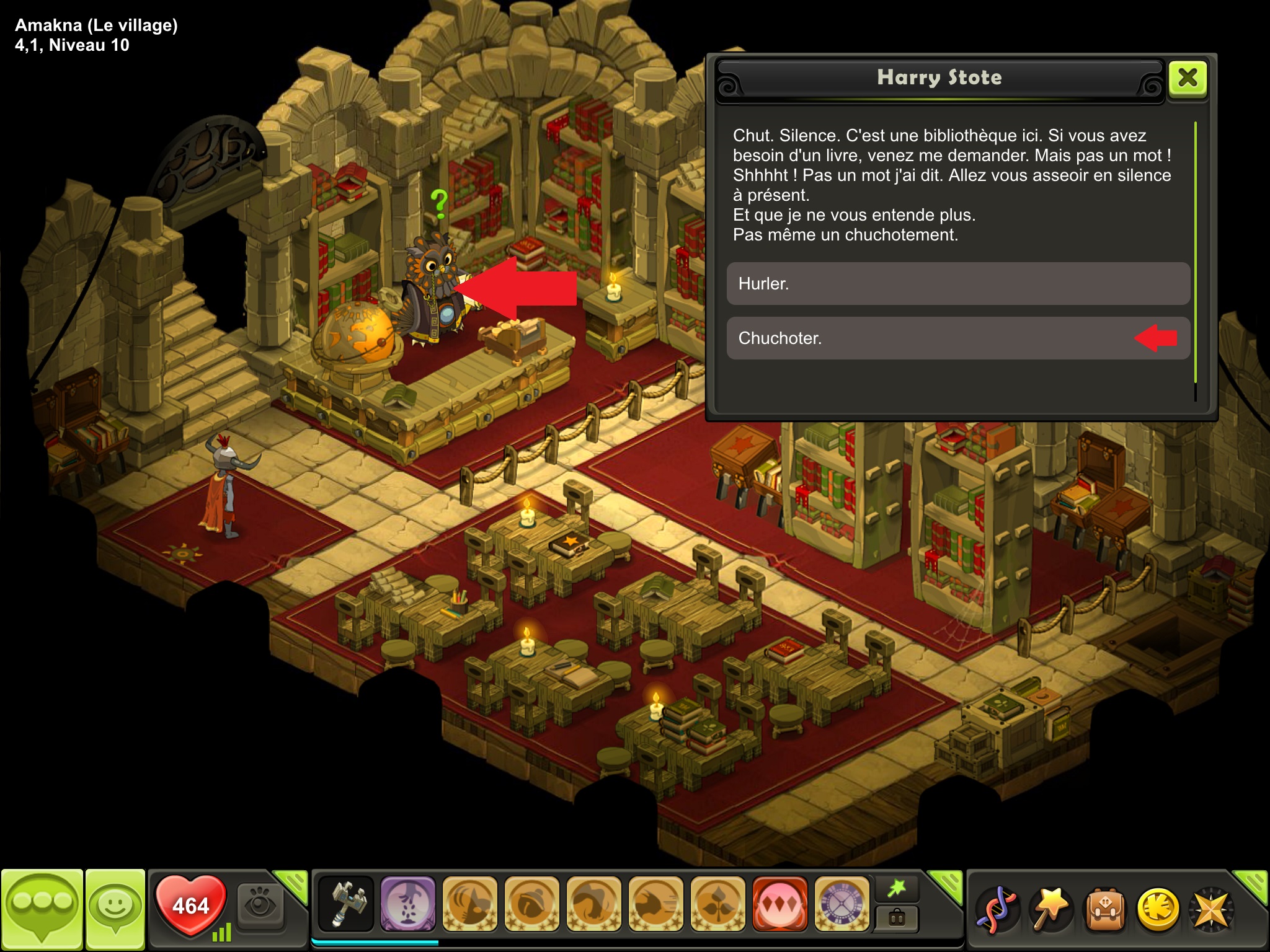Activate the running fist spell icon
The width and height of the screenshot is (1270, 952).
[x=656, y=904]
